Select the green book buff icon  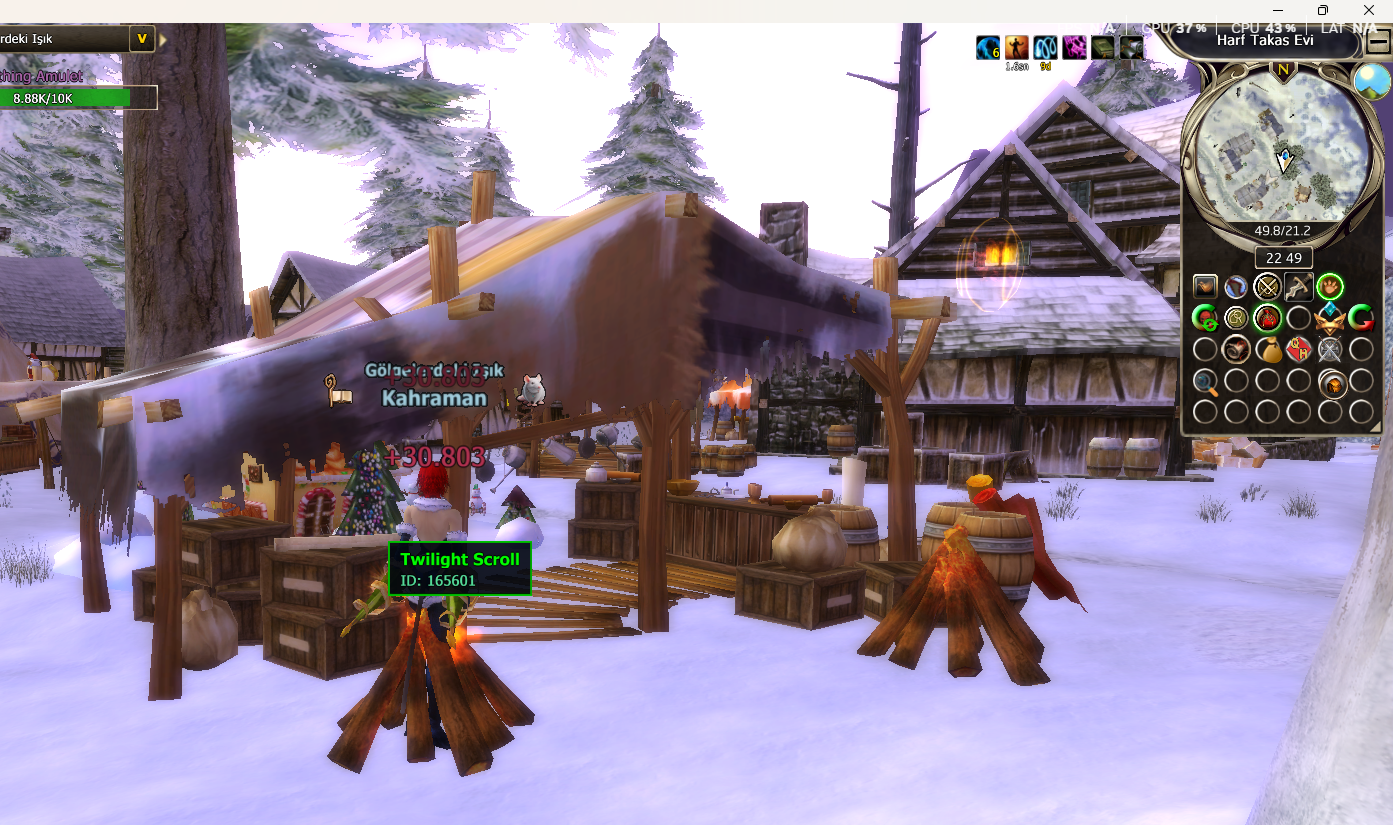click(1102, 47)
